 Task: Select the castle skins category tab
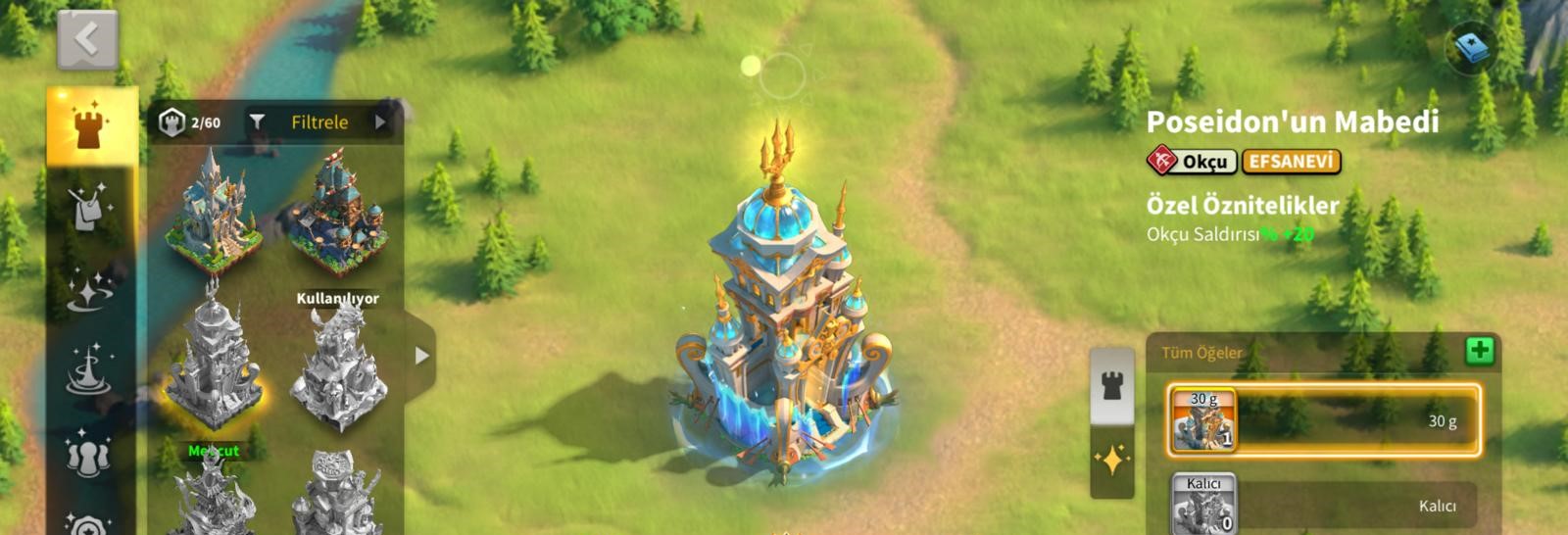coord(91,127)
